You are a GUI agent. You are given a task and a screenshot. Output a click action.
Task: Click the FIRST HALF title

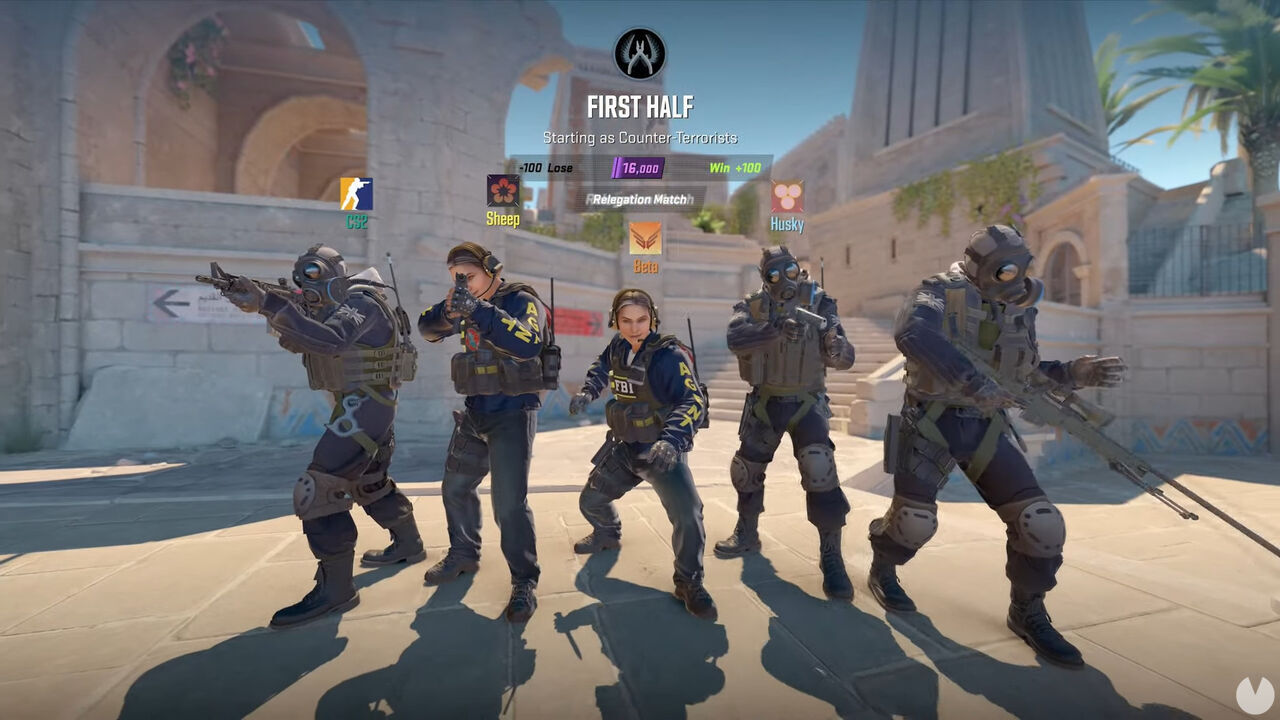[x=640, y=104]
